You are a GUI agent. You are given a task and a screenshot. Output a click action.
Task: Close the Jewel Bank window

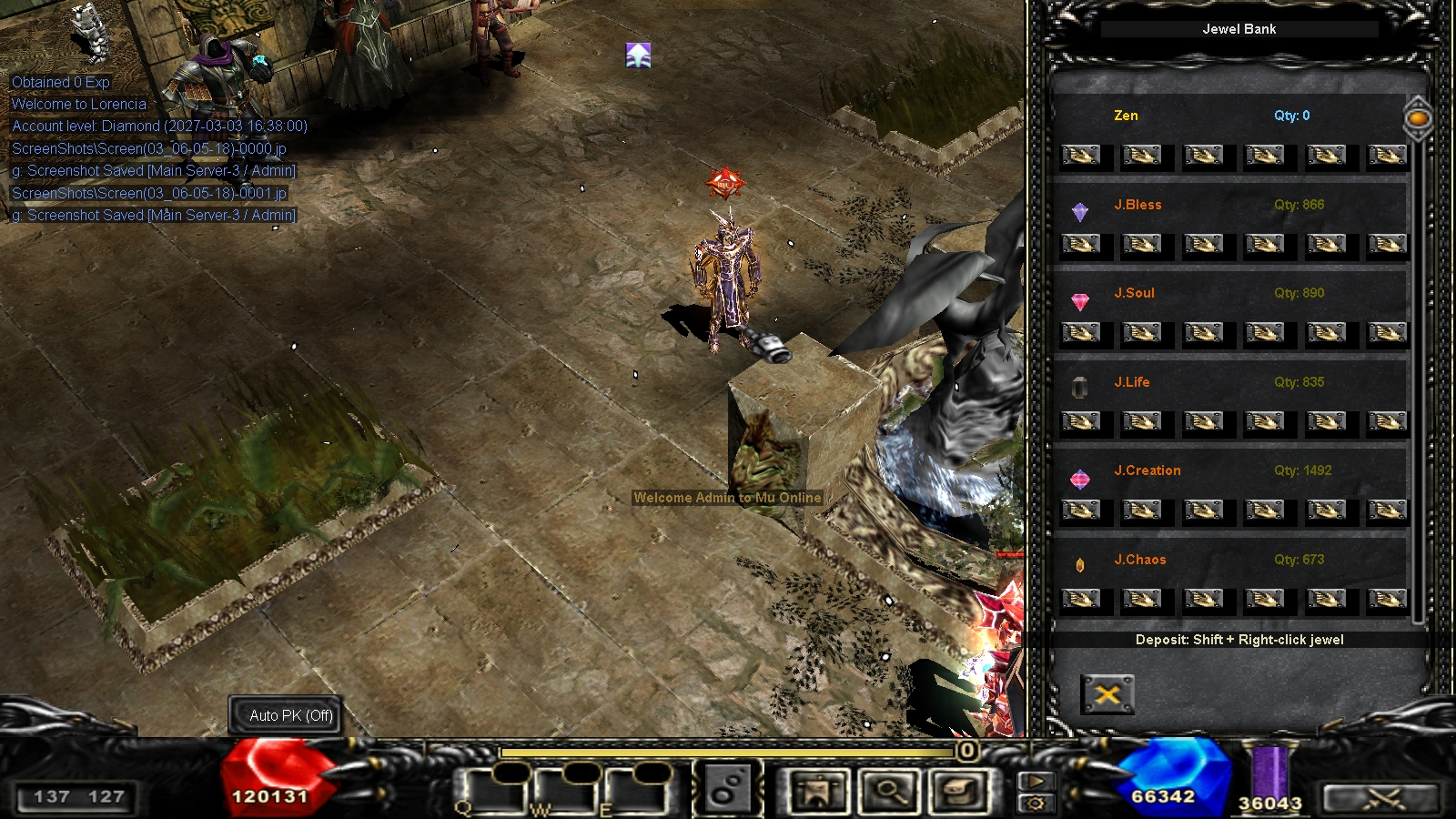1107,695
